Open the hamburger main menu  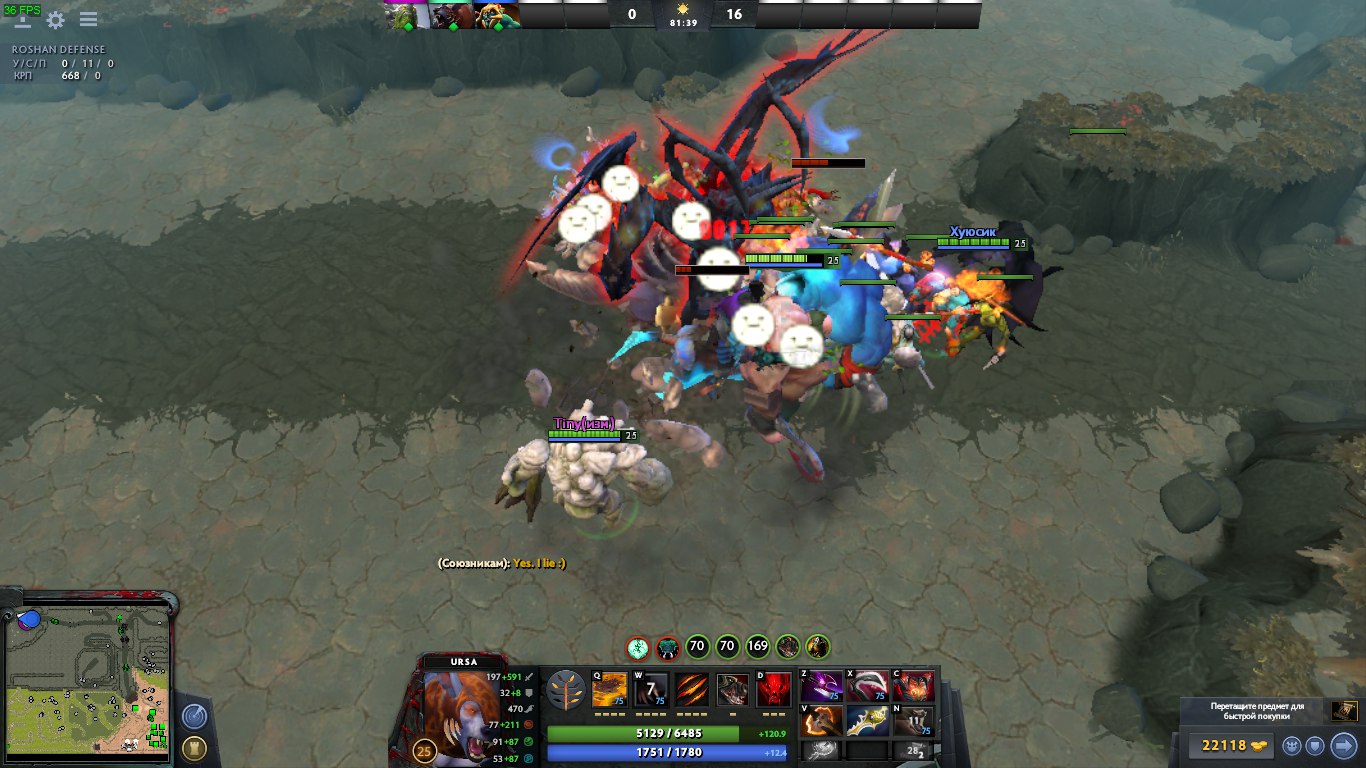(x=88, y=20)
